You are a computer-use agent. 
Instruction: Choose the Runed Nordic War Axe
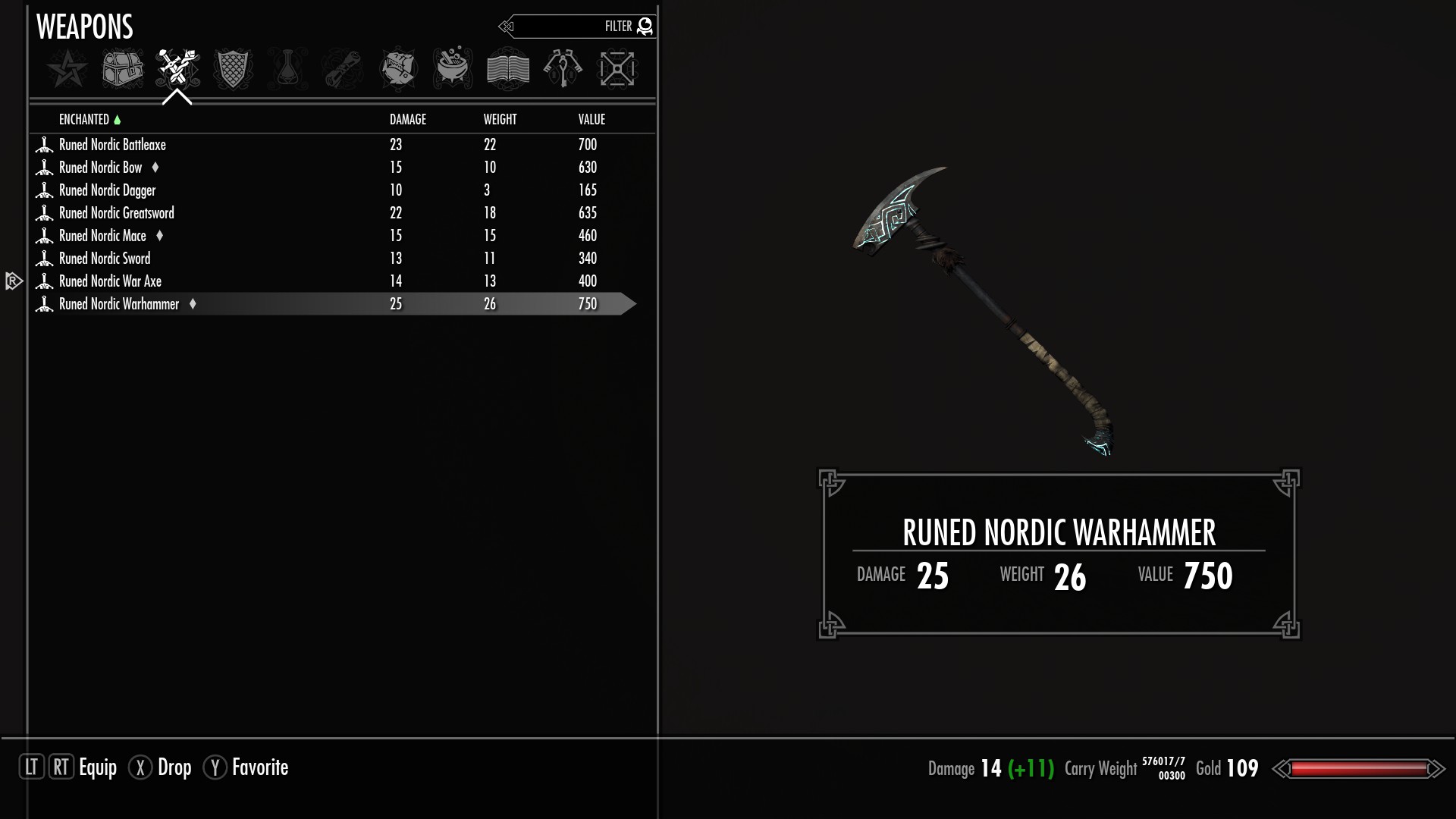tap(110, 281)
